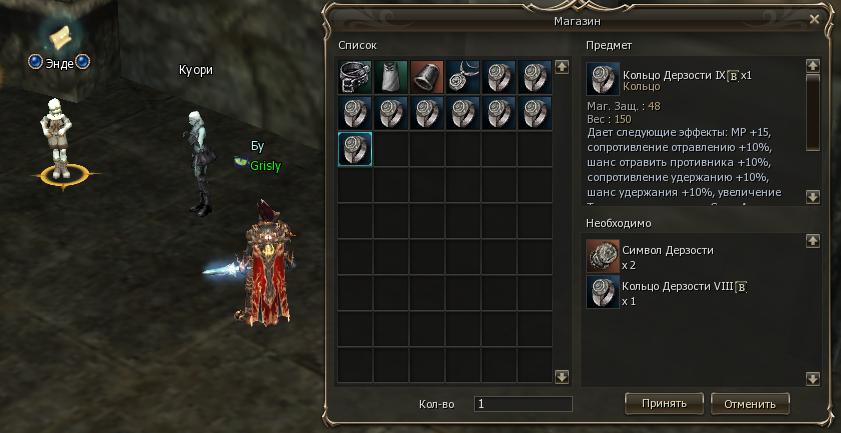Screen dimensions: 841x433
Task: Cancel the shop with the Отменить button
Action: [750, 403]
